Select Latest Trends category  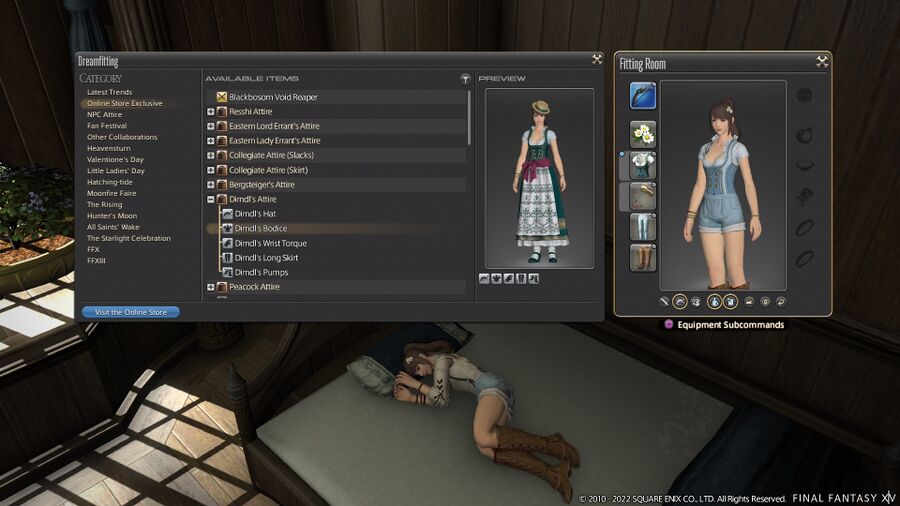pyautogui.click(x=109, y=92)
